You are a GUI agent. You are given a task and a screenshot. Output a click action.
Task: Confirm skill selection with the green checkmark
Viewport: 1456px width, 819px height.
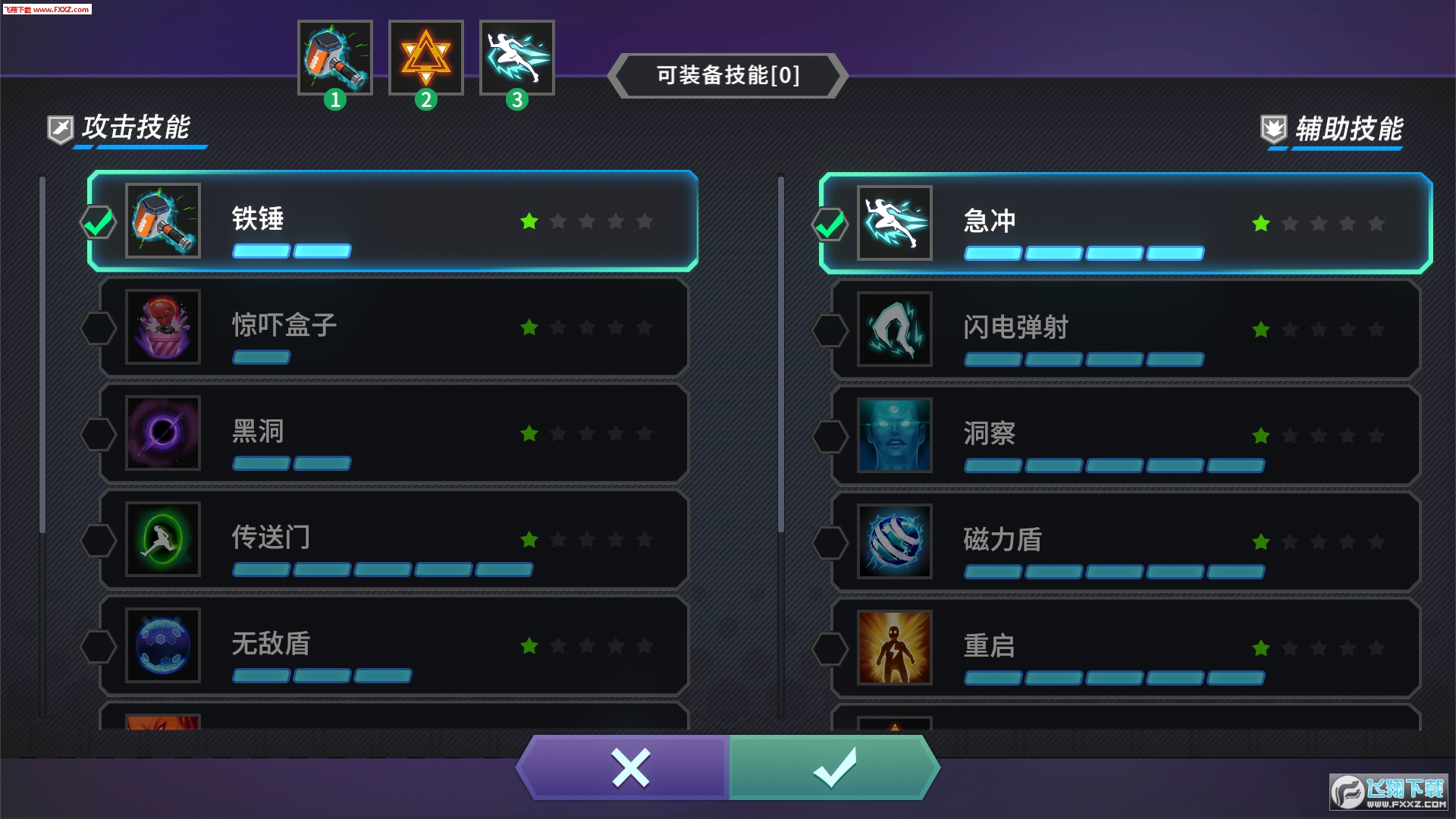point(834,767)
